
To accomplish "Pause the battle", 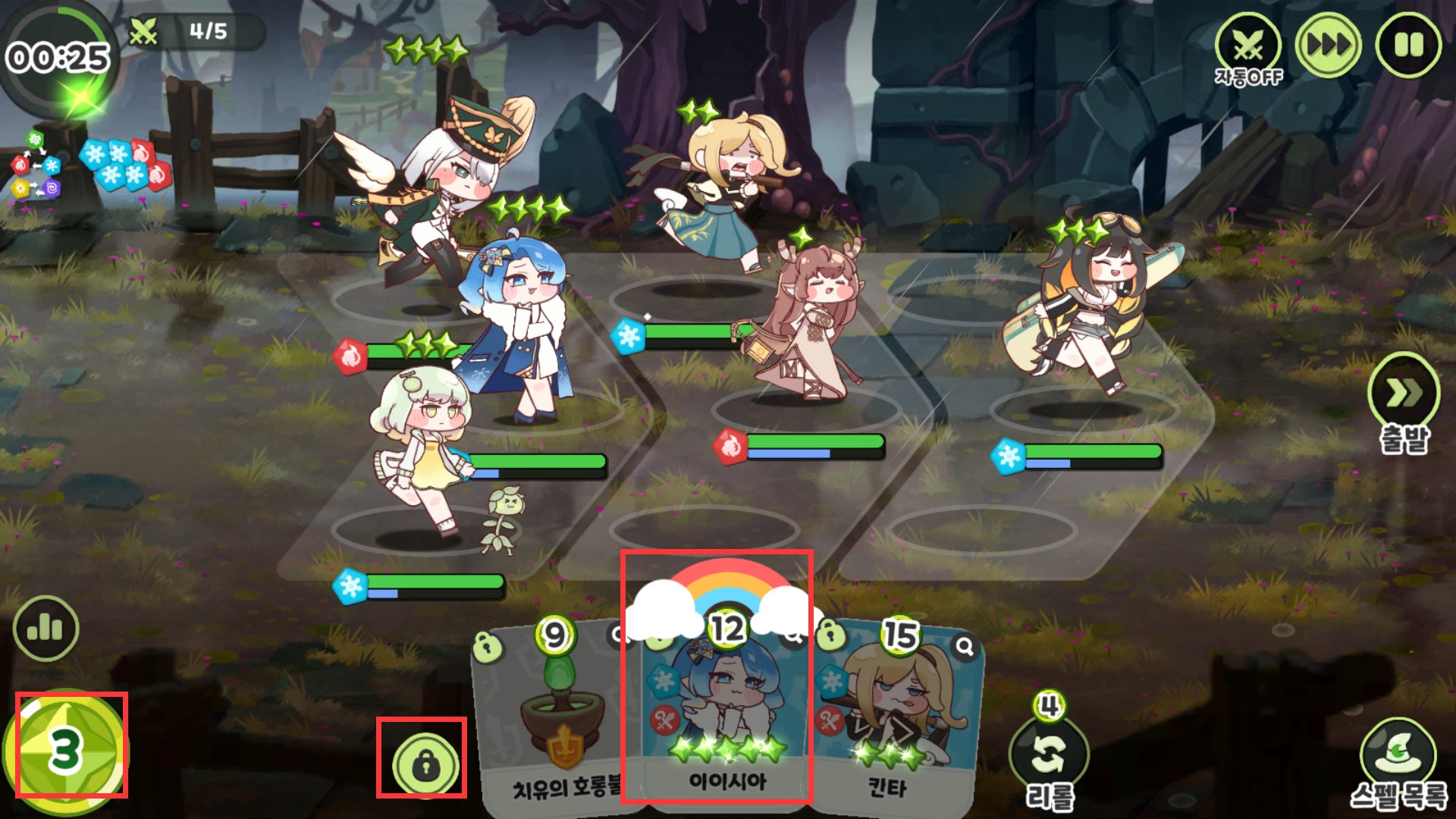I will (x=1409, y=45).
